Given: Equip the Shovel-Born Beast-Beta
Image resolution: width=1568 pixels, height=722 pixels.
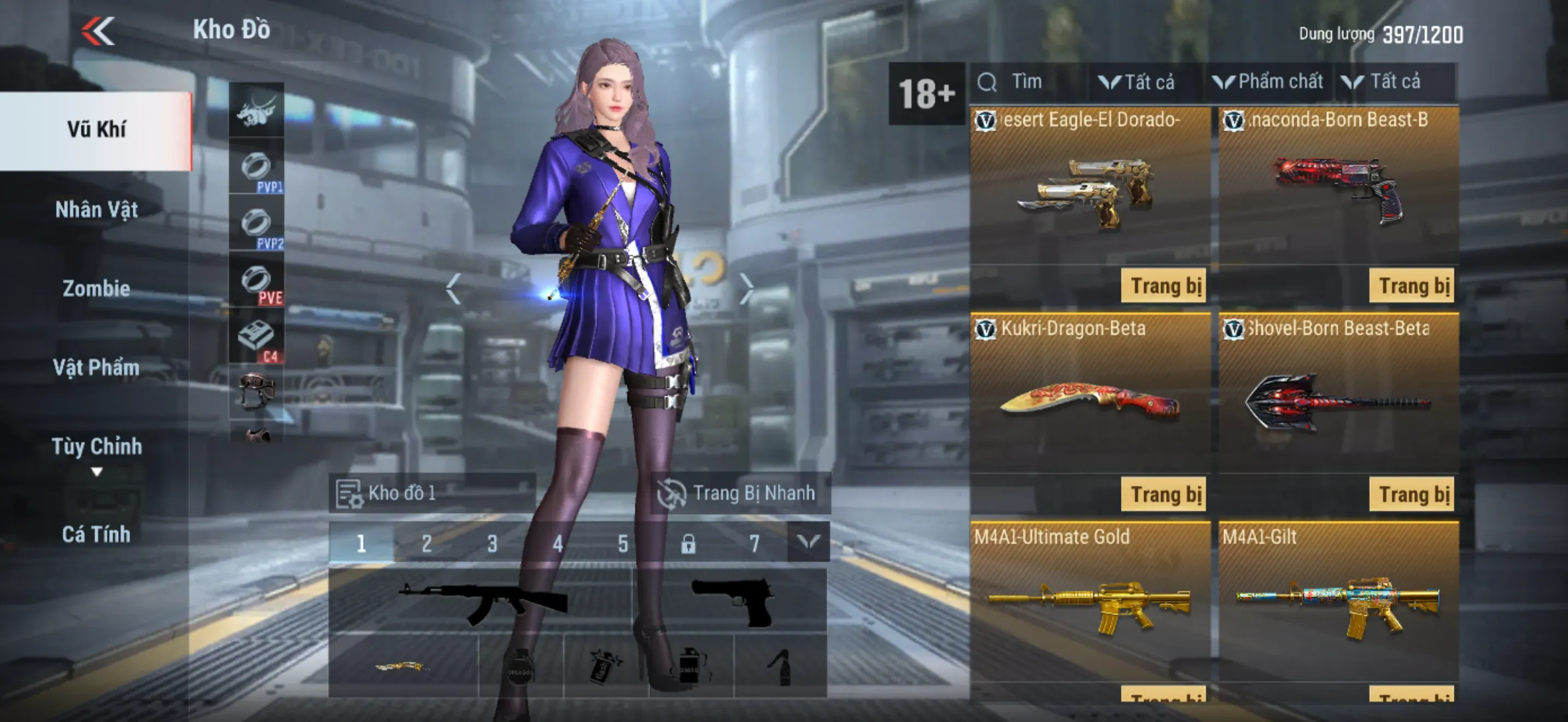Looking at the screenshot, I should point(1411,494).
